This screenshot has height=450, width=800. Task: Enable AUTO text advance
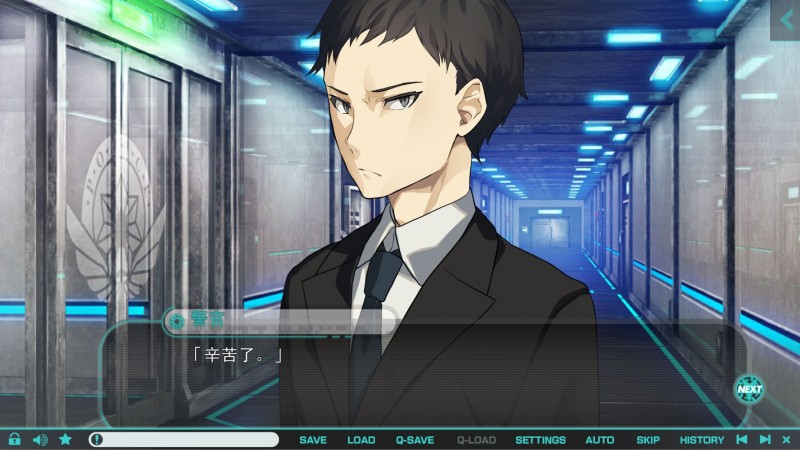click(600, 440)
